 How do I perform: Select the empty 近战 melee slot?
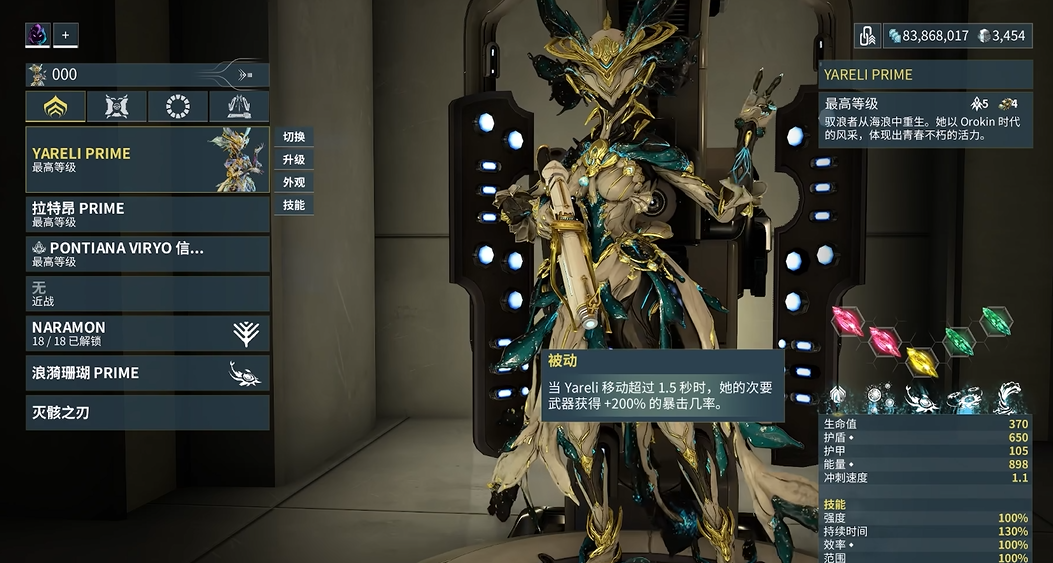[147, 293]
